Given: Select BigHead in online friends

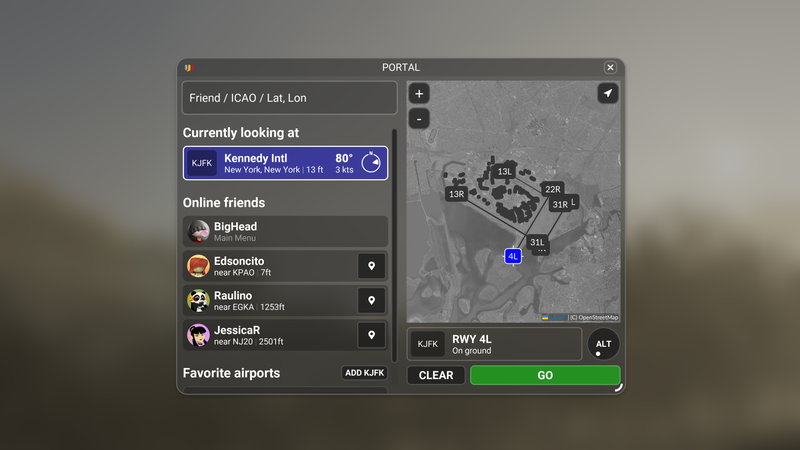Looking at the screenshot, I should (285, 231).
